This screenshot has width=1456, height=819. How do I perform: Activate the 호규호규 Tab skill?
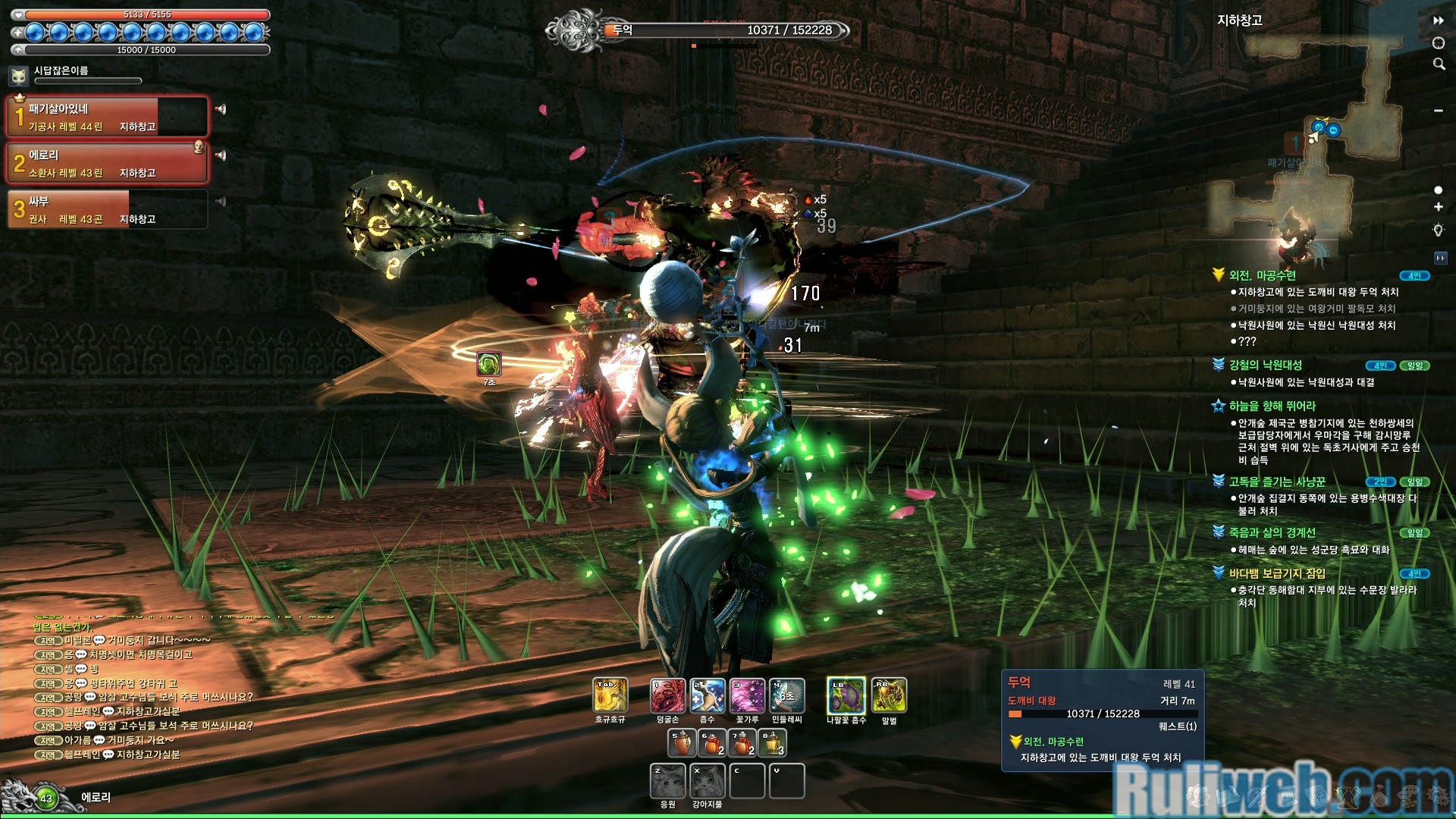pyautogui.click(x=610, y=695)
